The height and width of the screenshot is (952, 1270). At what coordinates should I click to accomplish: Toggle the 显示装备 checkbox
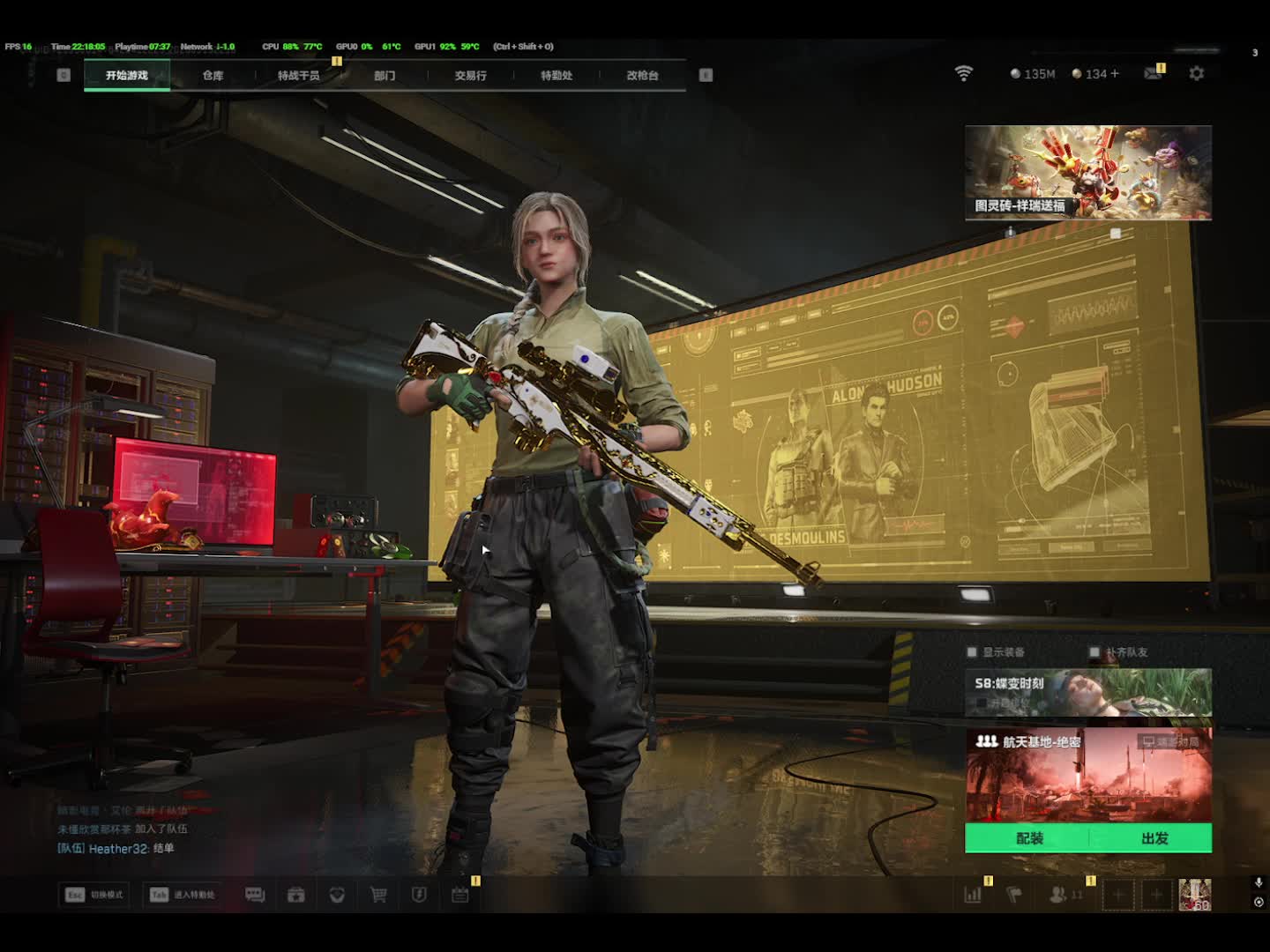(972, 652)
